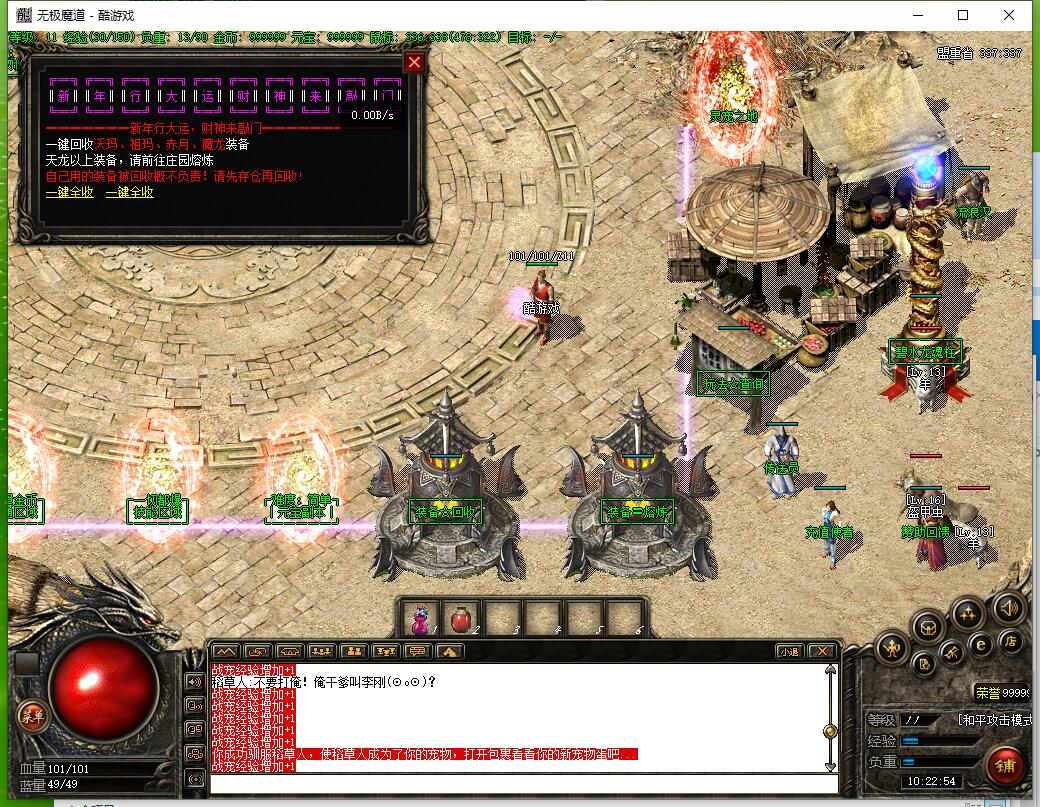Screen dimensions: 1040x807
Task: Click the document-and-pen icon button
Action: 926,662
